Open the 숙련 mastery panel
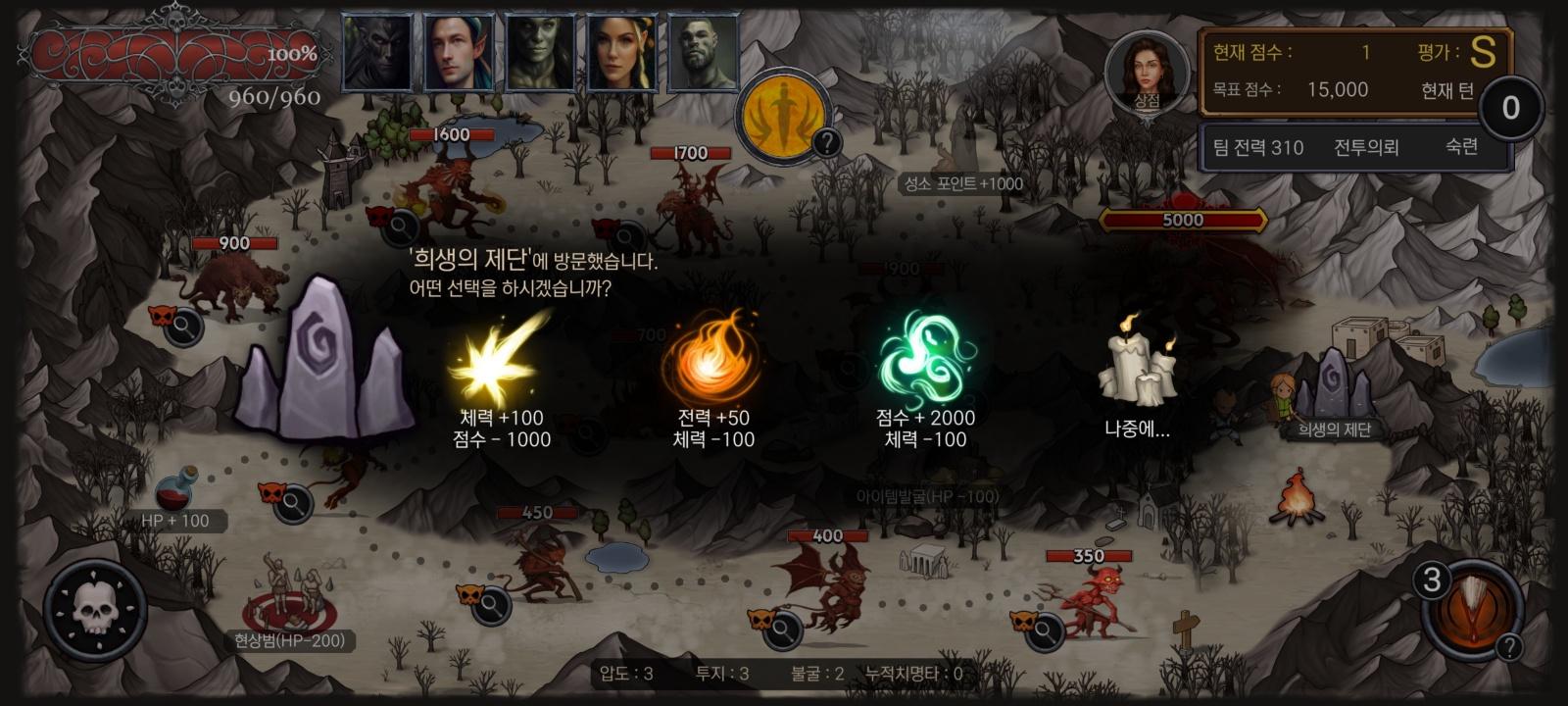 point(1460,147)
